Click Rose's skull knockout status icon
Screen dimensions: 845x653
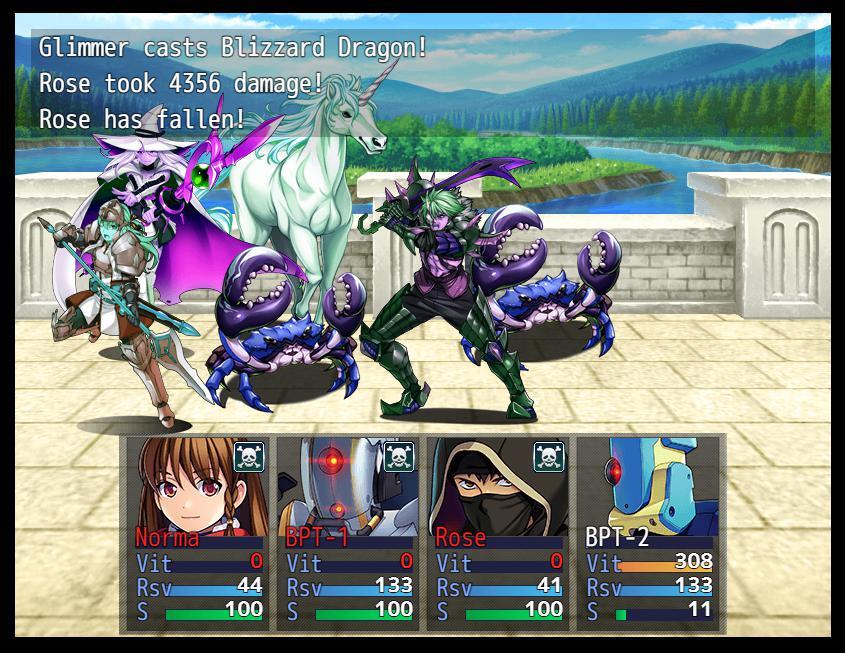click(549, 457)
